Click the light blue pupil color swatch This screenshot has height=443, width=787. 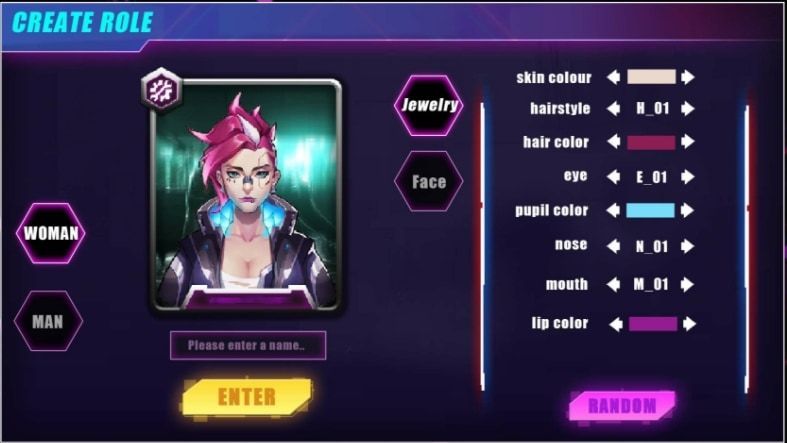(651, 211)
